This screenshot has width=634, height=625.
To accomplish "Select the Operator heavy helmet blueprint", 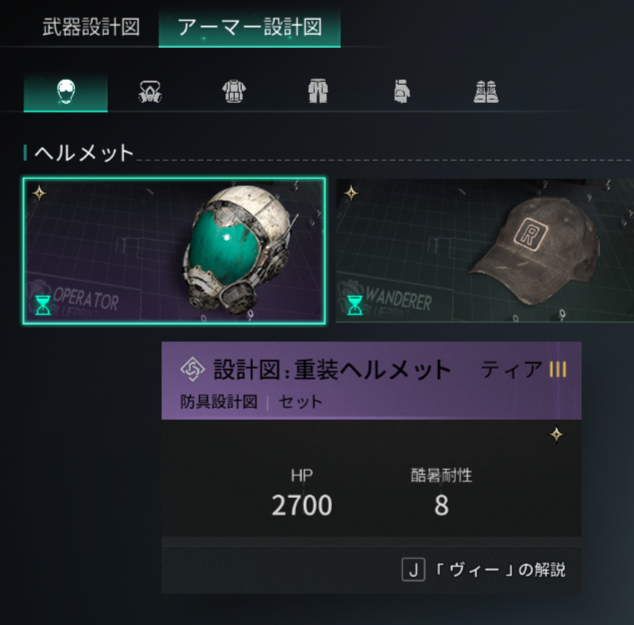I will coord(175,251).
